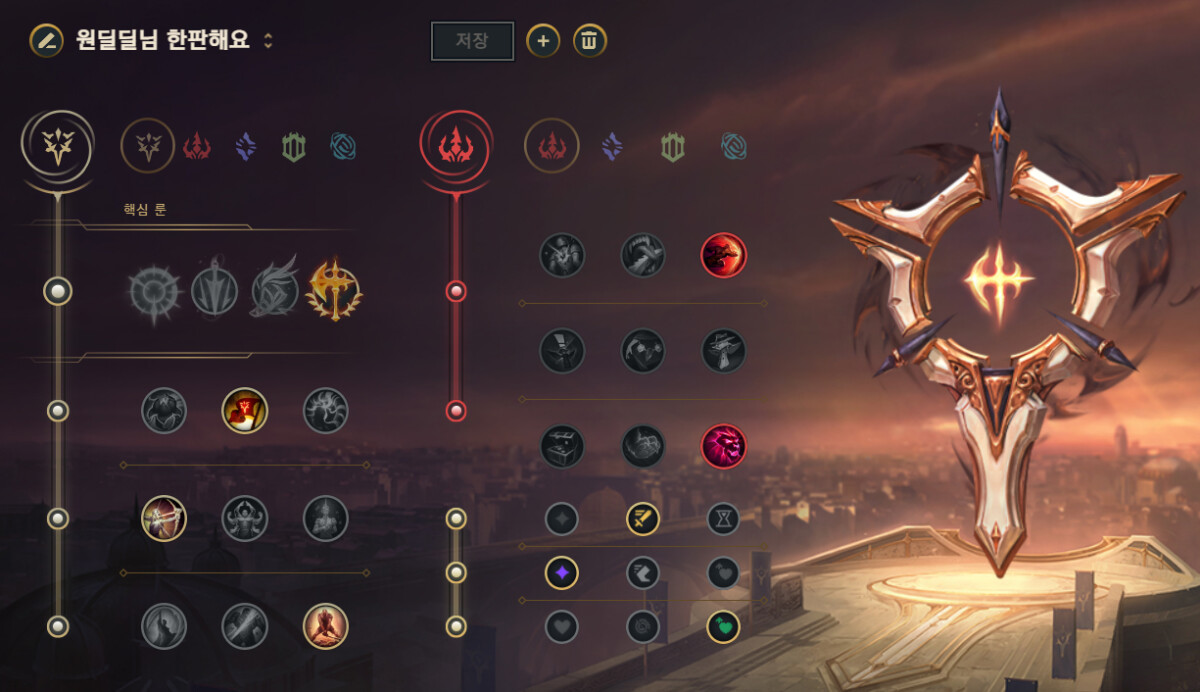Select the Triumph rune
Viewport: 1200px width, 692px height.
pos(245,410)
